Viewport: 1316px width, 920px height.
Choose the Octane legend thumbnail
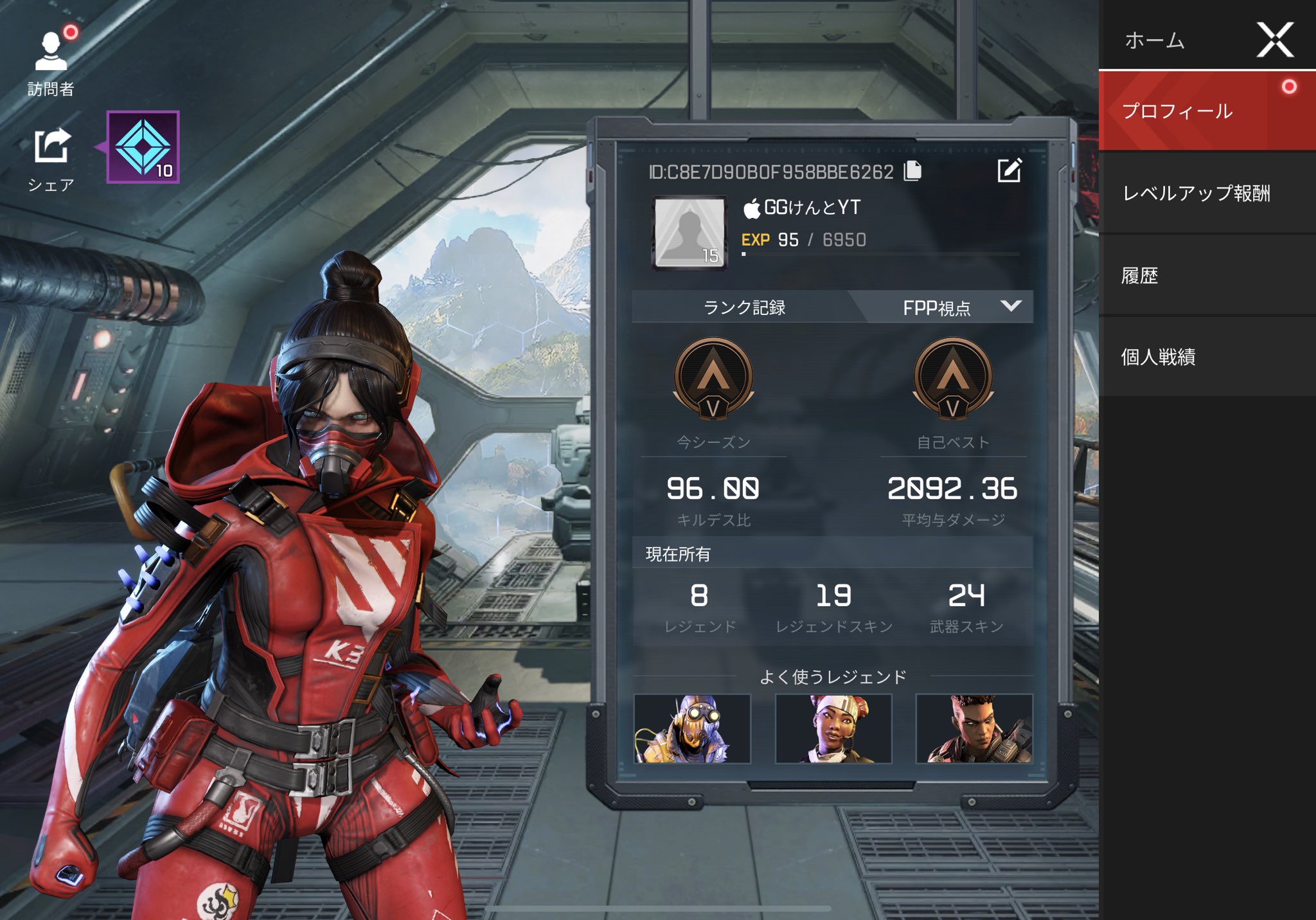(x=692, y=728)
